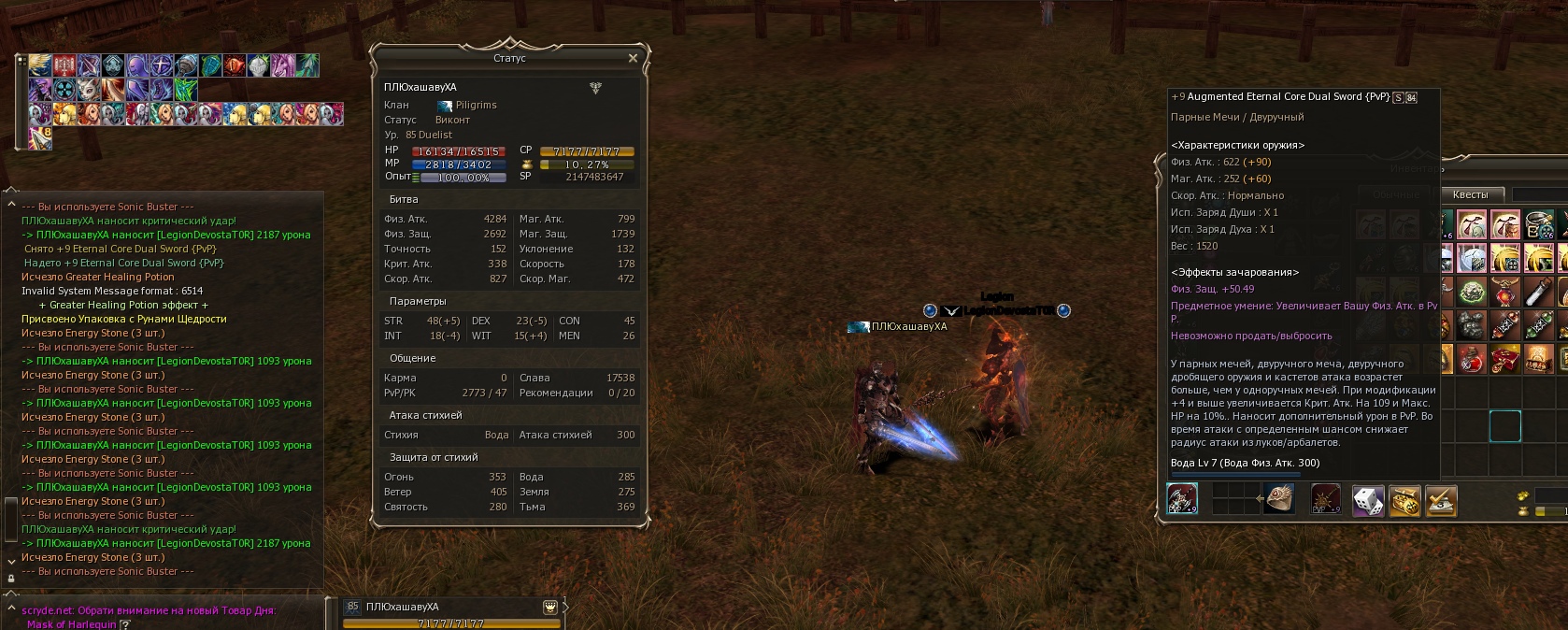Roll the white dice icon
Image resolution: width=1568 pixels, height=630 pixels.
(x=1369, y=500)
